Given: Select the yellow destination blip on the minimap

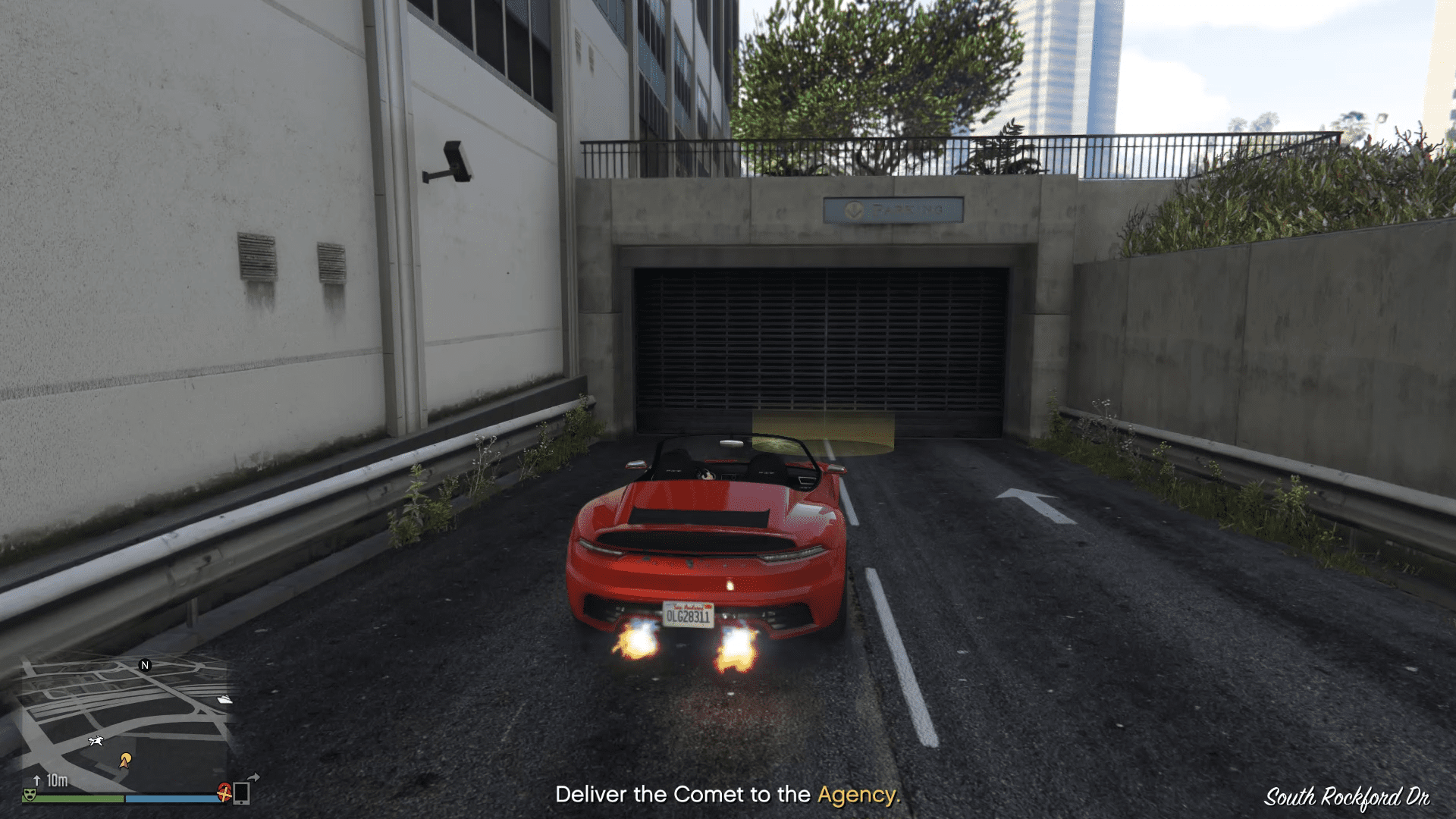Looking at the screenshot, I should (x=126, y=758).
